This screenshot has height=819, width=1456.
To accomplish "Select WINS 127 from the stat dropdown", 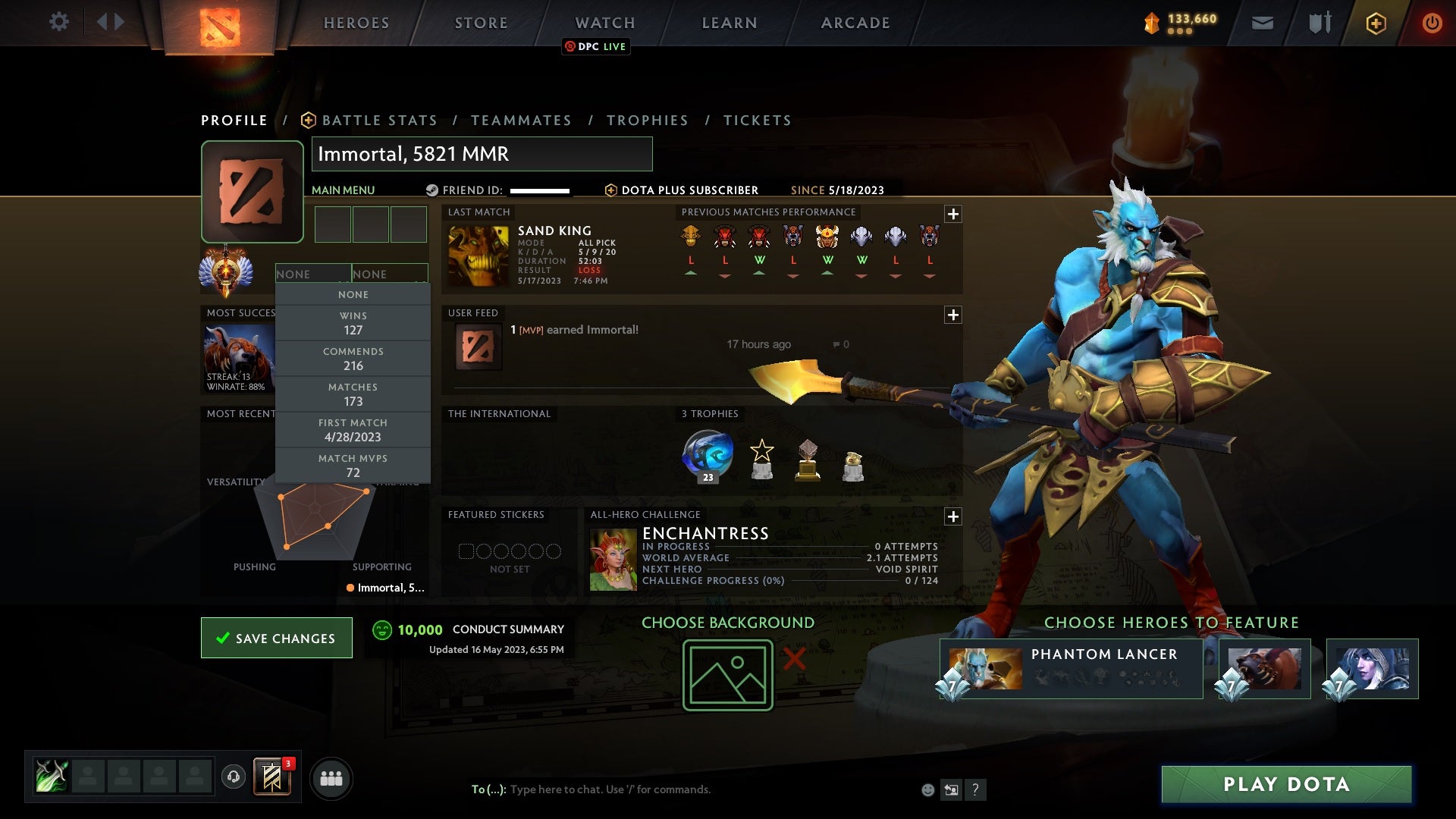I will pyautogui.click(x=353, y=322).
